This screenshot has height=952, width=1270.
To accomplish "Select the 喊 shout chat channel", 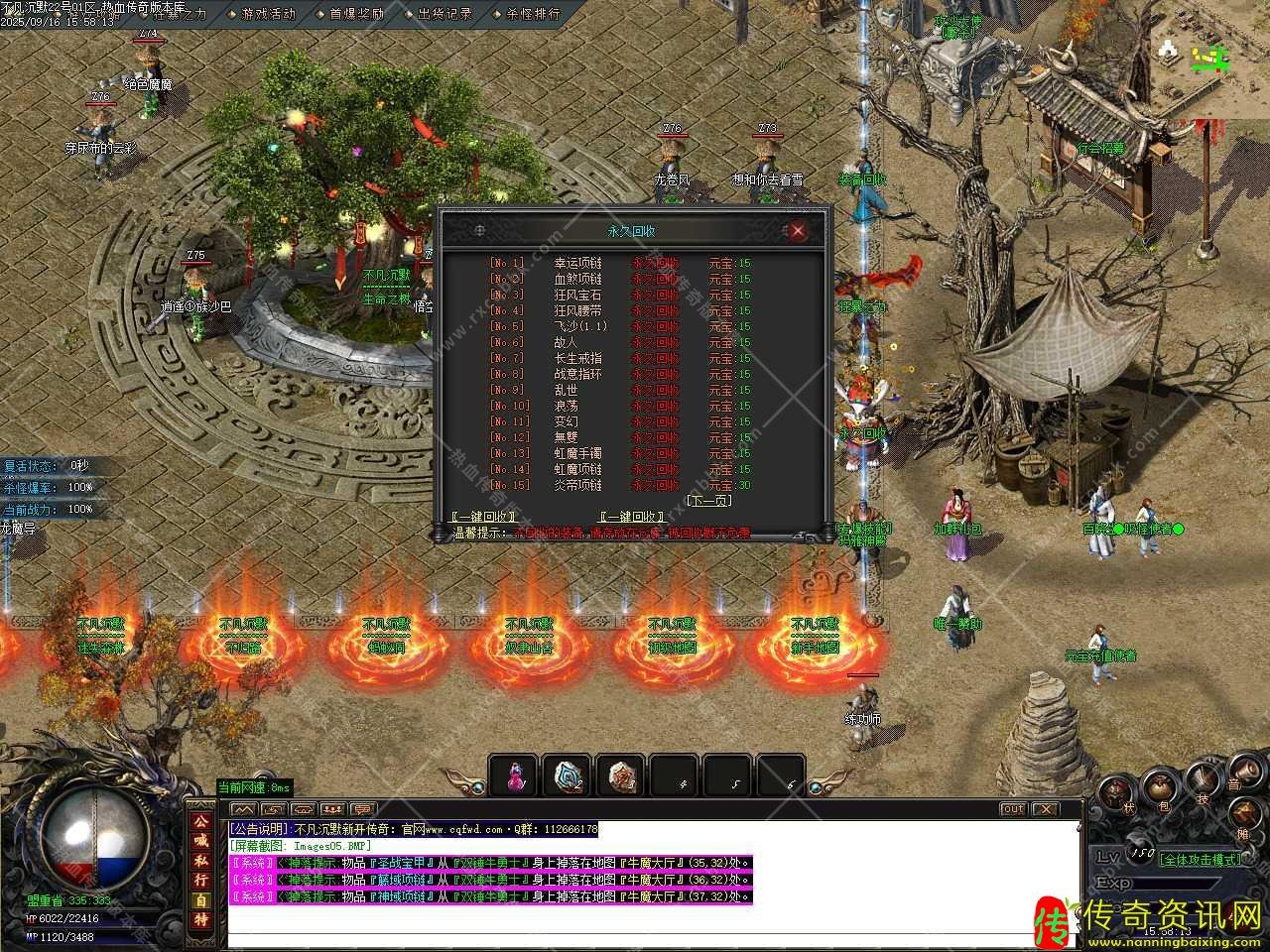I will (x=201, y=841).
